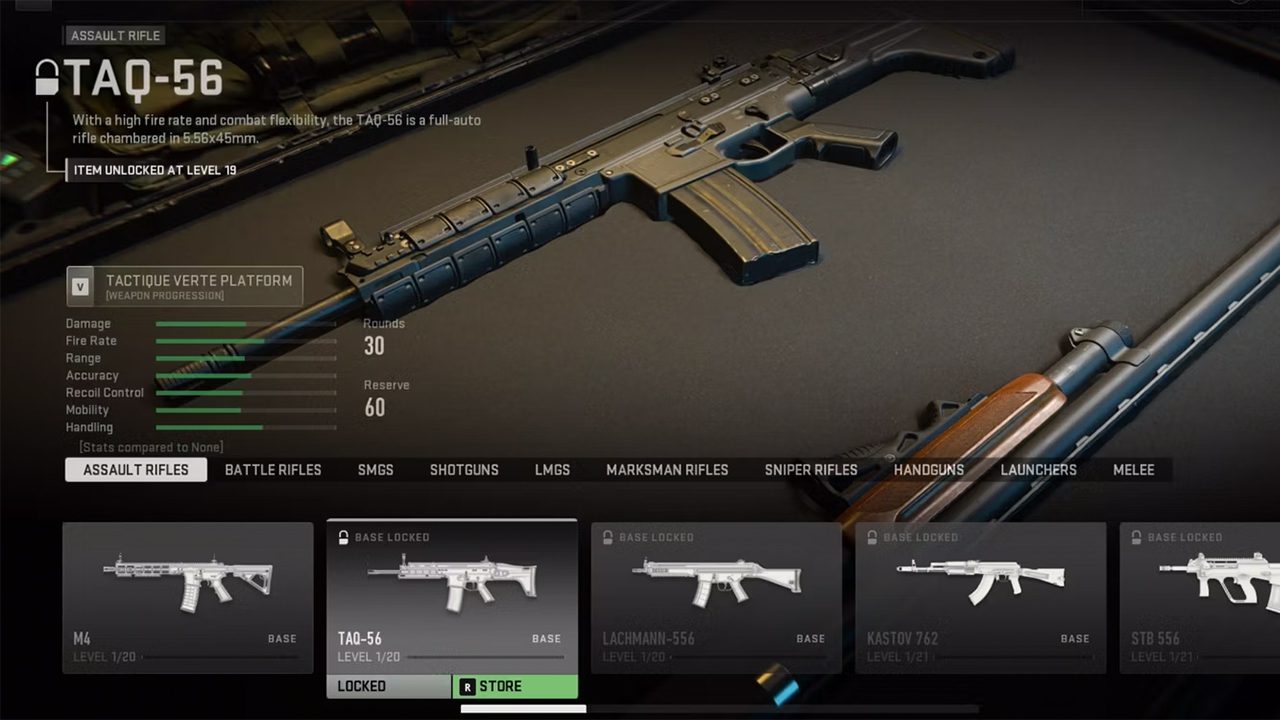1280x720 pixels.
Task: Select the Lachmann-556 weapon tile
Action: pyautogui.click(x=716, y=597)
